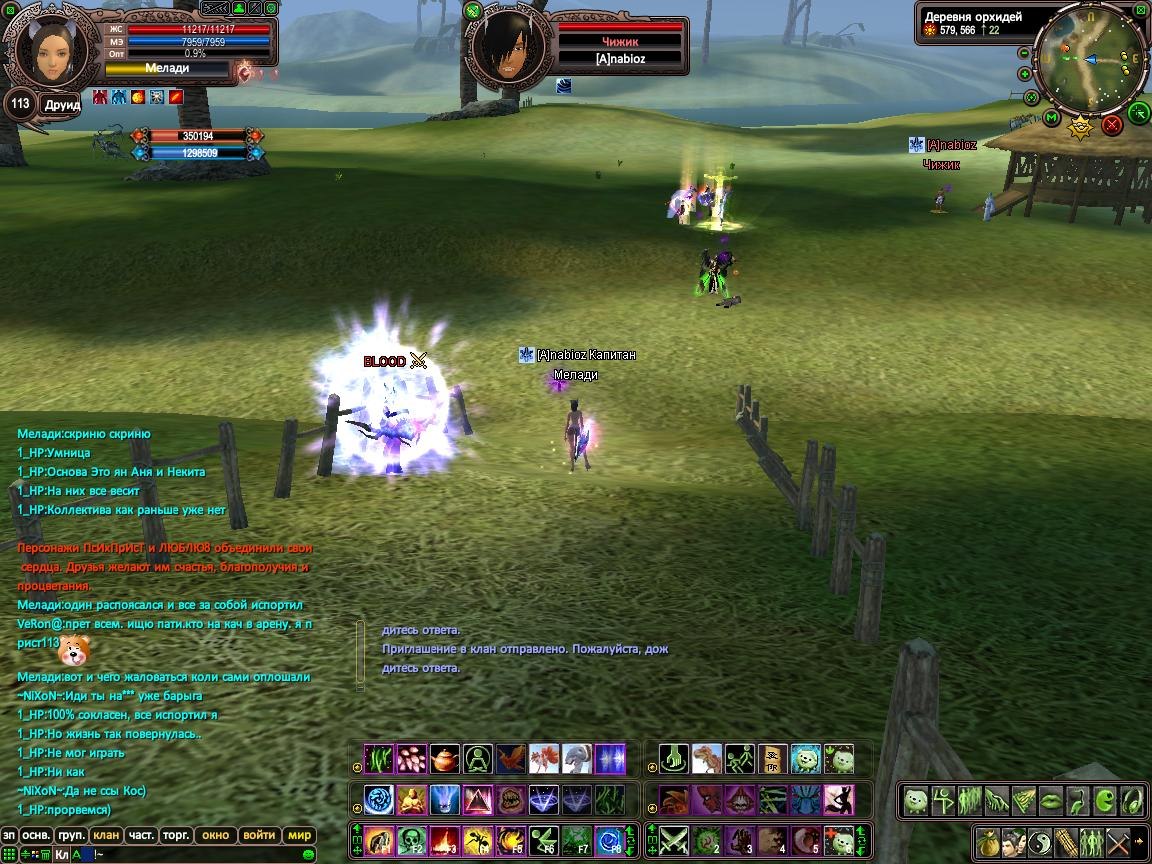Open the yin-yang menu icon
This screenshot has width=1152, height=864.
[1039, 841]
